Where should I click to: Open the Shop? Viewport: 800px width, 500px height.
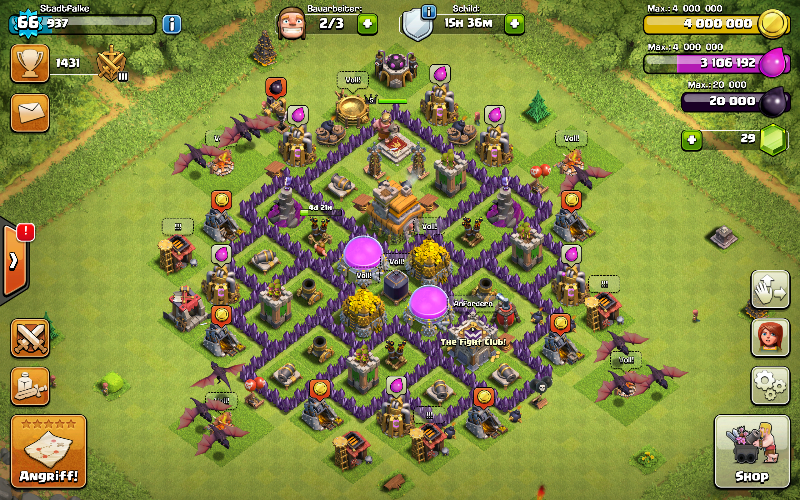(751, 452)
